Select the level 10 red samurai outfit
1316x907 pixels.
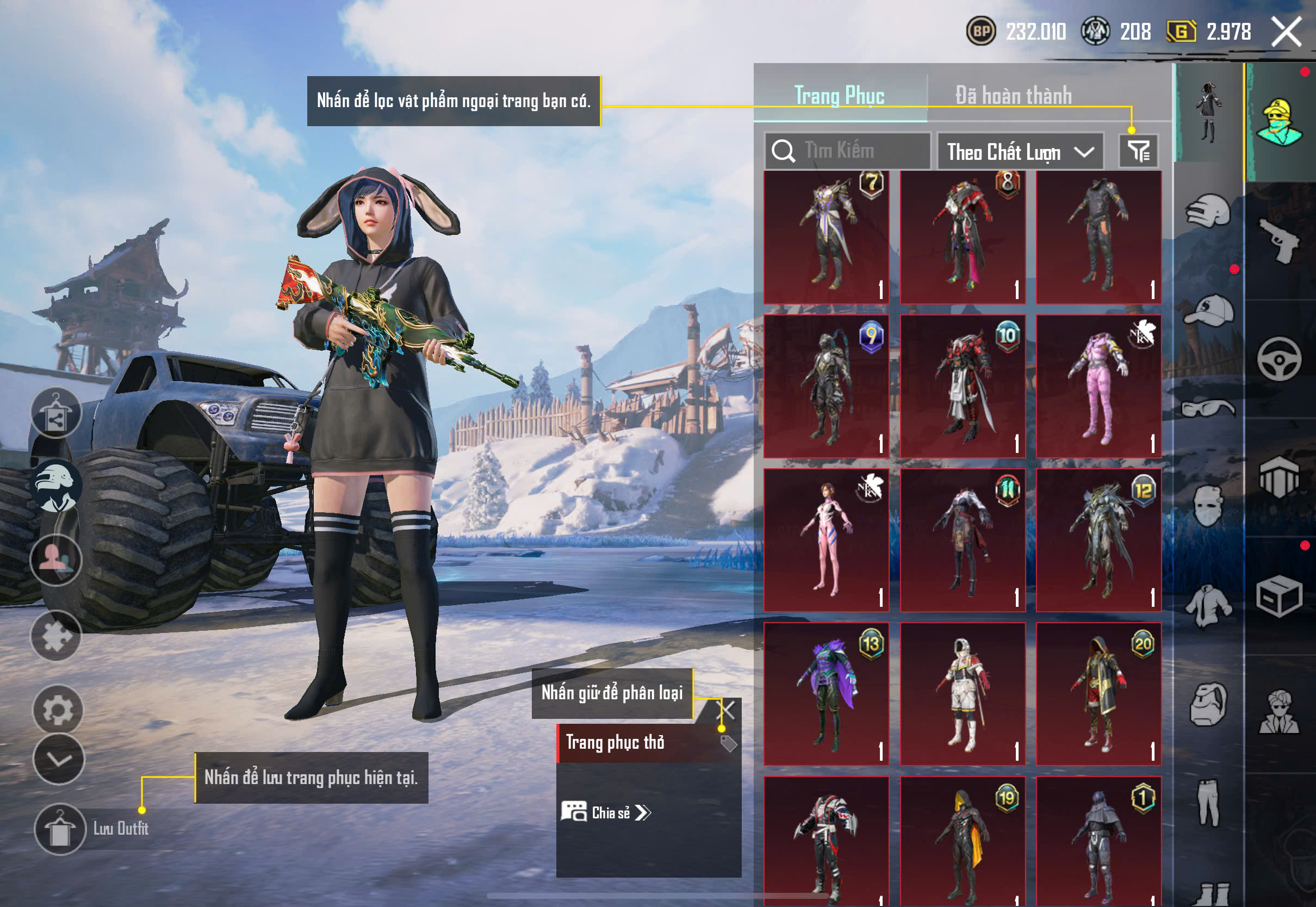pyautogui.click(x=963, y=387)
